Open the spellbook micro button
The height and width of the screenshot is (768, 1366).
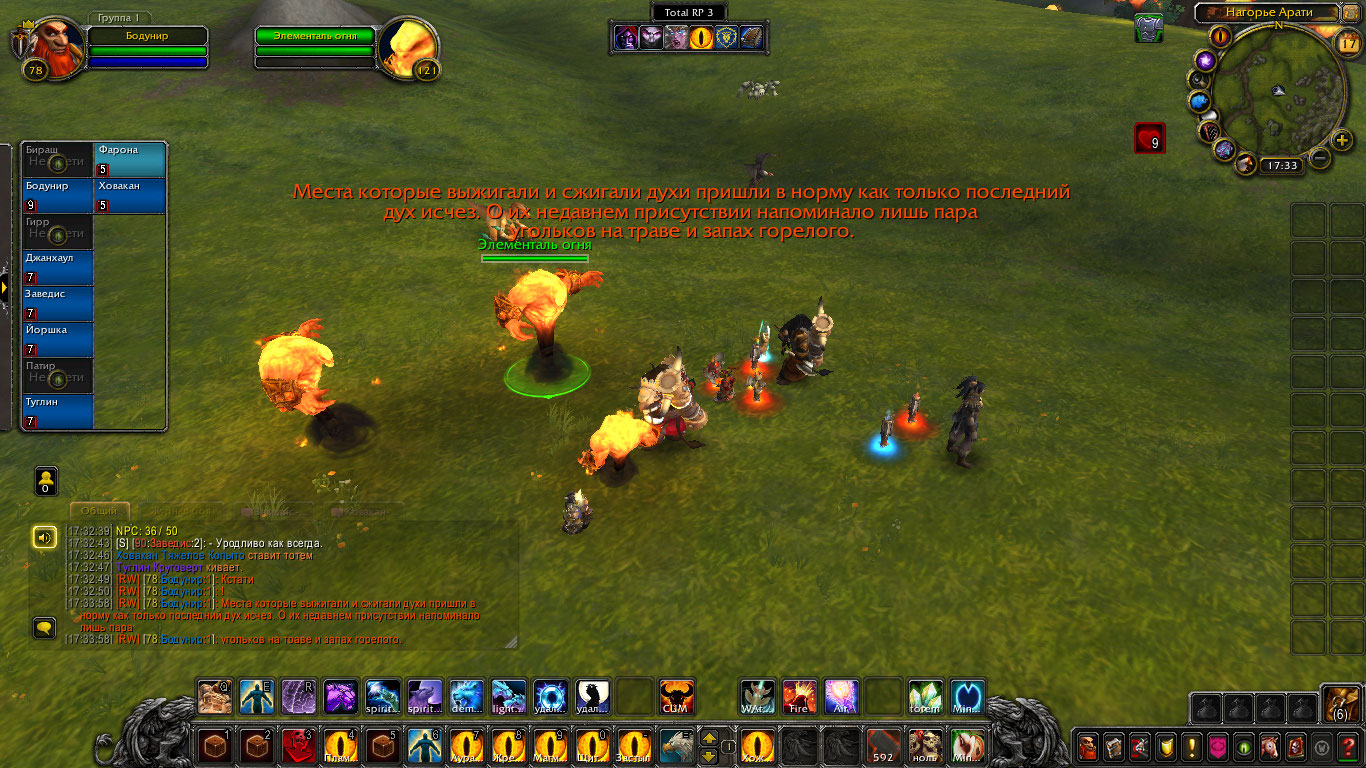coord(1113,746)
